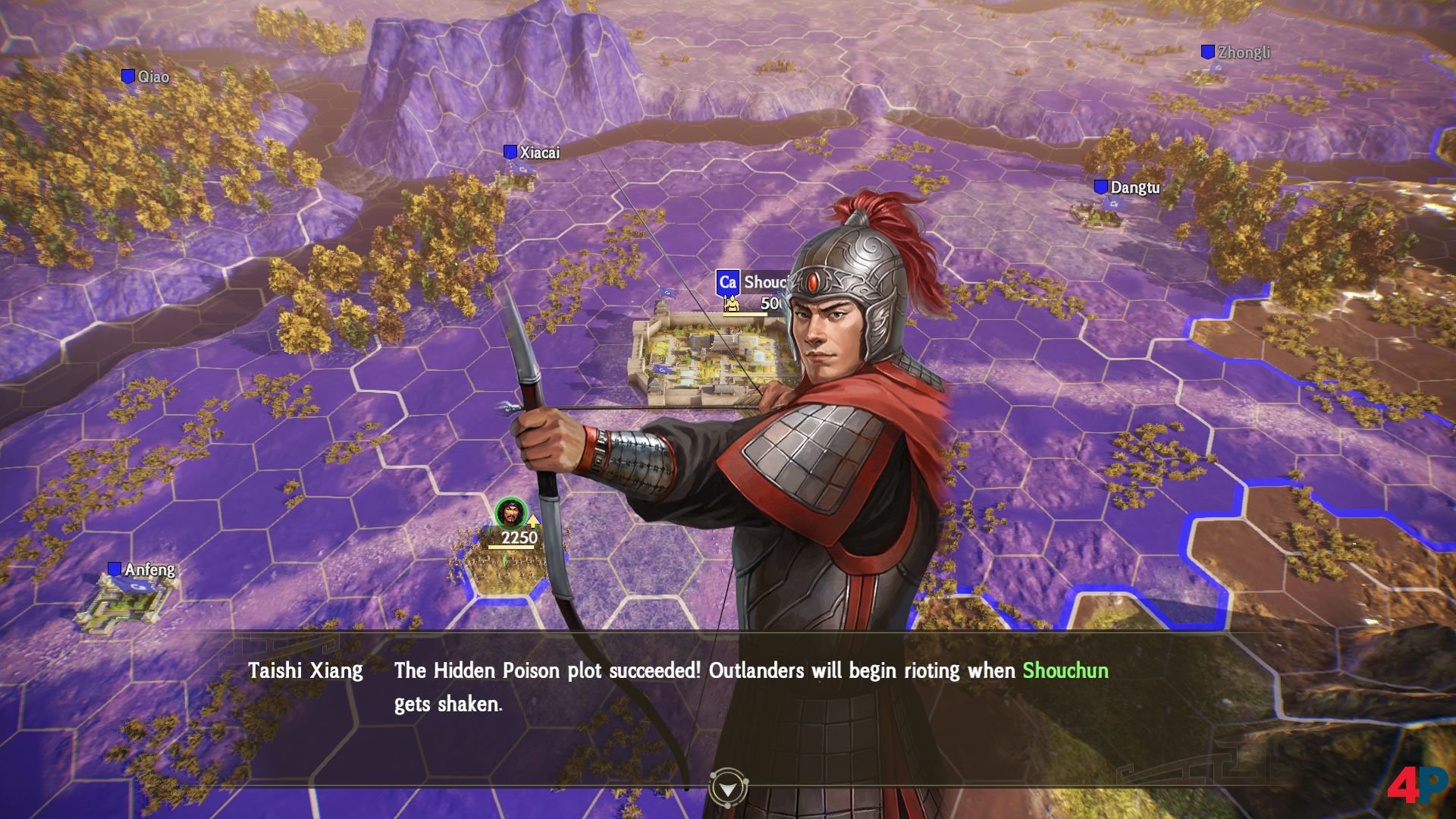
Task: Select the Dangtu map marker
Action: [1127, 187]
